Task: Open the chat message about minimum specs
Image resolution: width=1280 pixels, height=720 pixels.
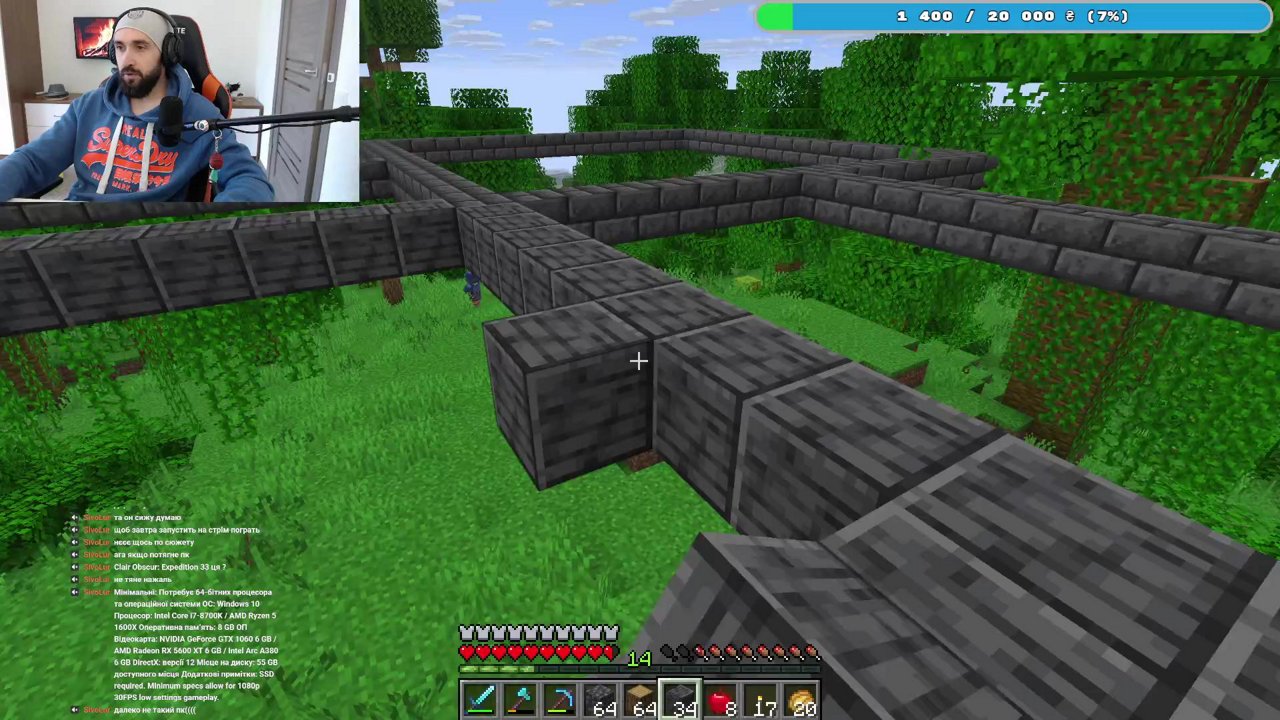Action: tap(190, 592)
